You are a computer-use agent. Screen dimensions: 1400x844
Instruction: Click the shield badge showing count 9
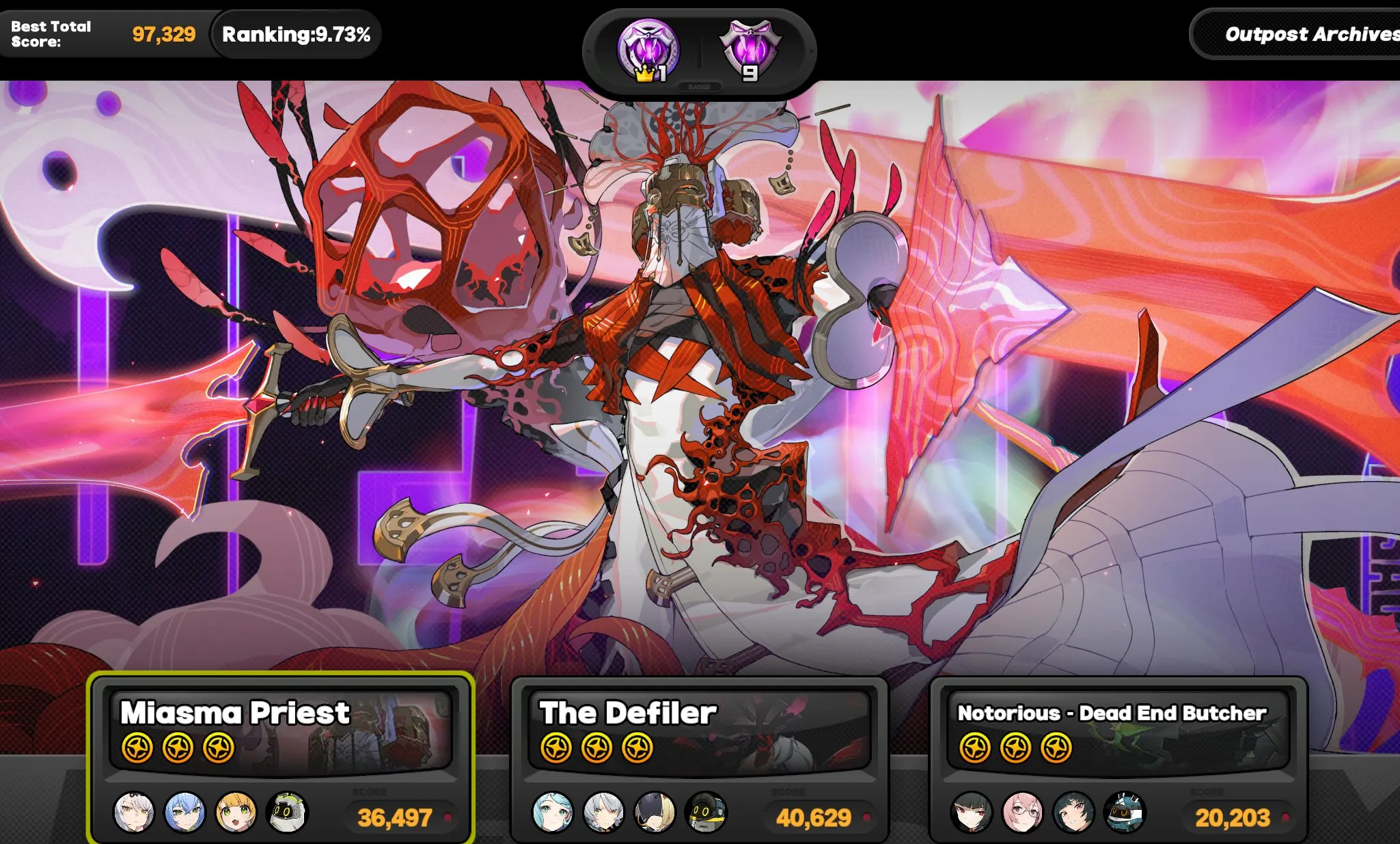750,48
